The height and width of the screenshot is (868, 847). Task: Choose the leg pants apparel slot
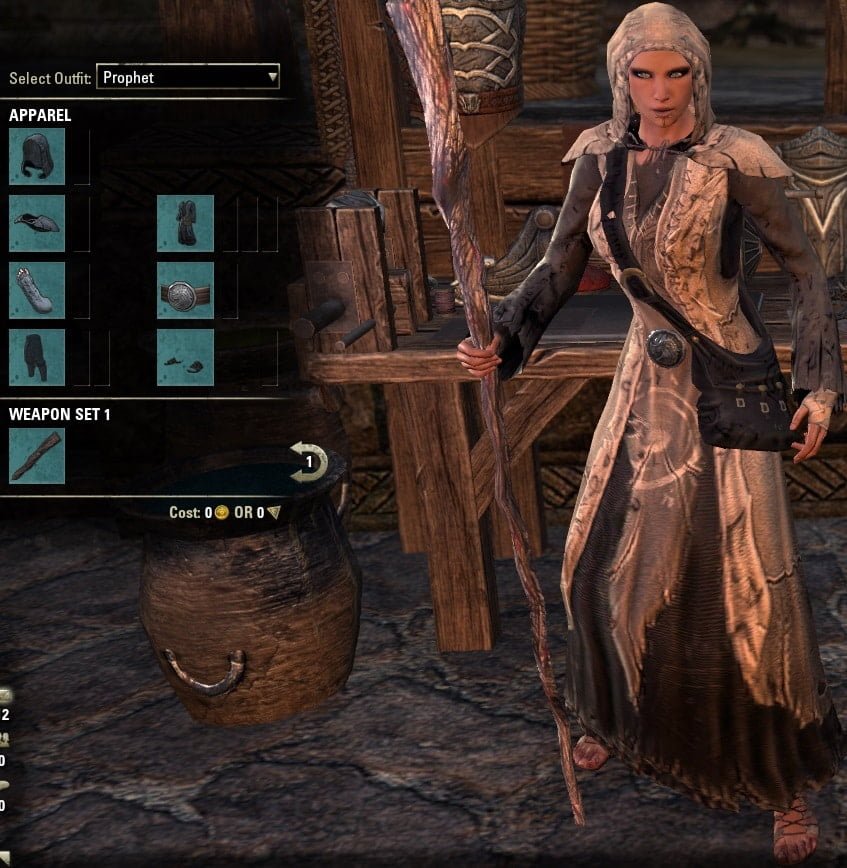click(37, 357)
